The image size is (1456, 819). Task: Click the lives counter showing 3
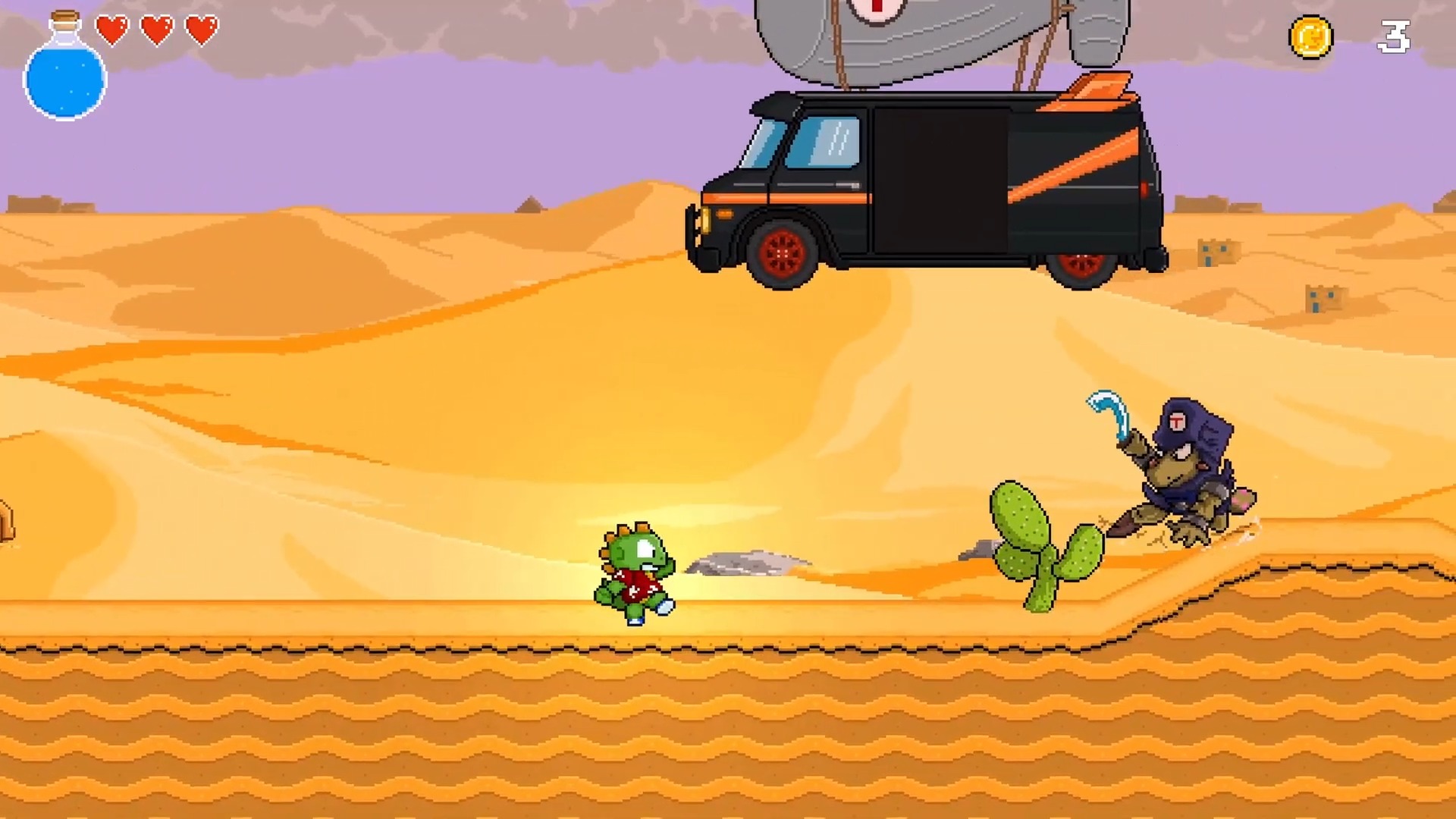pos(1395,38)
